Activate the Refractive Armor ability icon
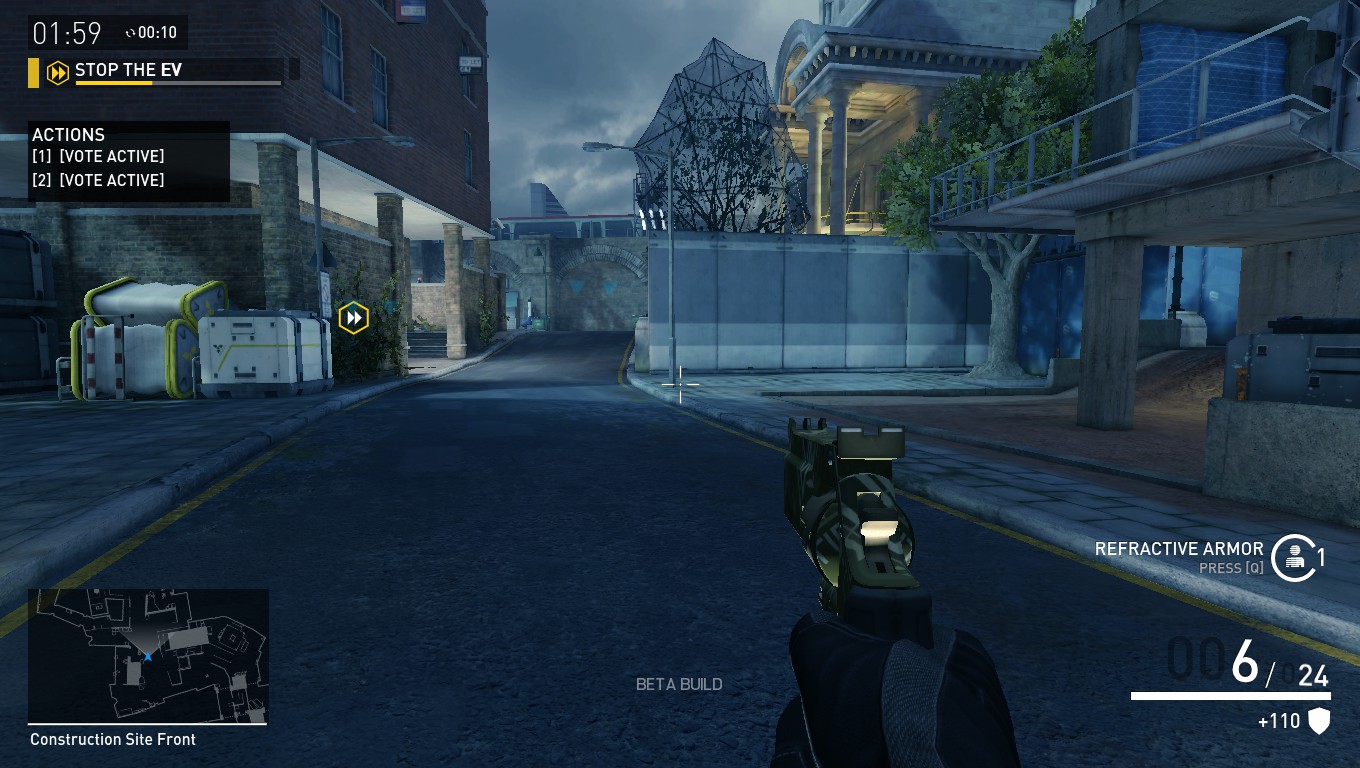This screenshot has height=768, width=1360. [x=1294, y=556]
